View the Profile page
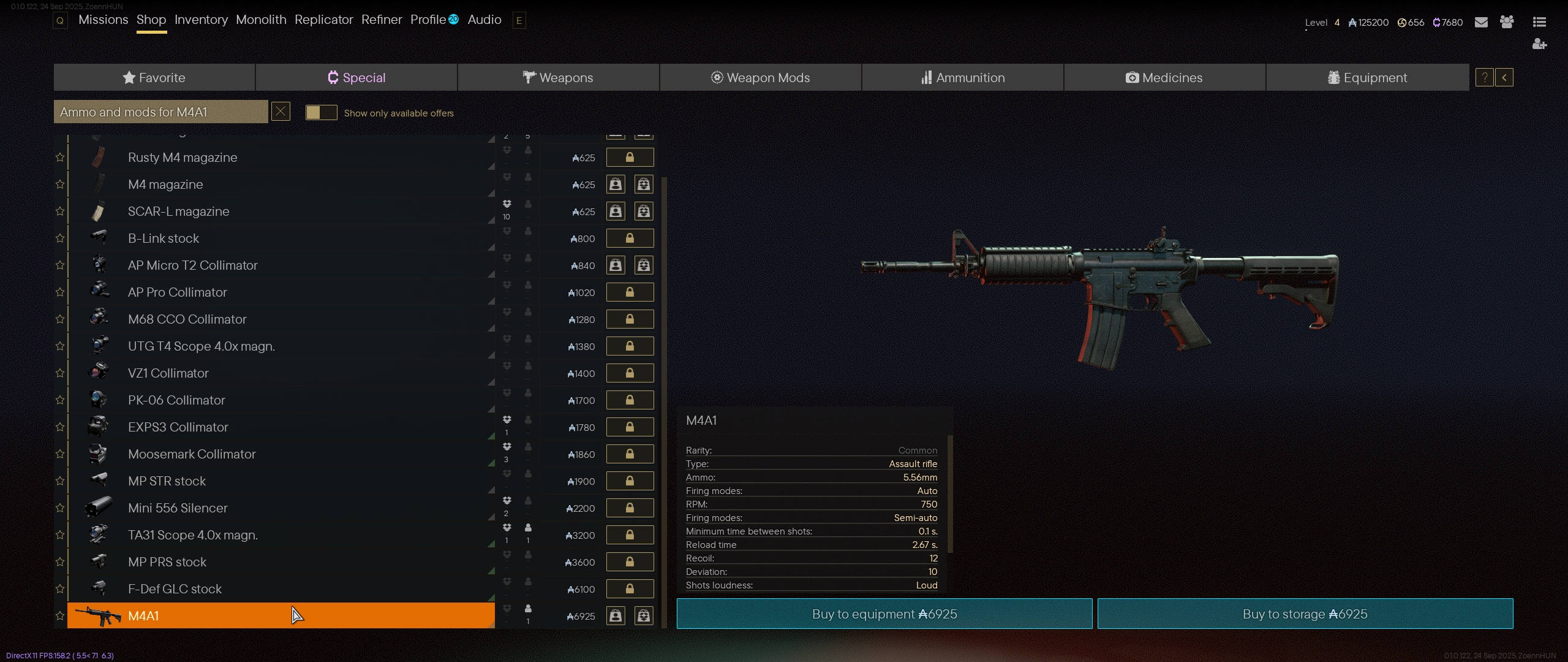Screen dimensions: 1568x662 428,20
